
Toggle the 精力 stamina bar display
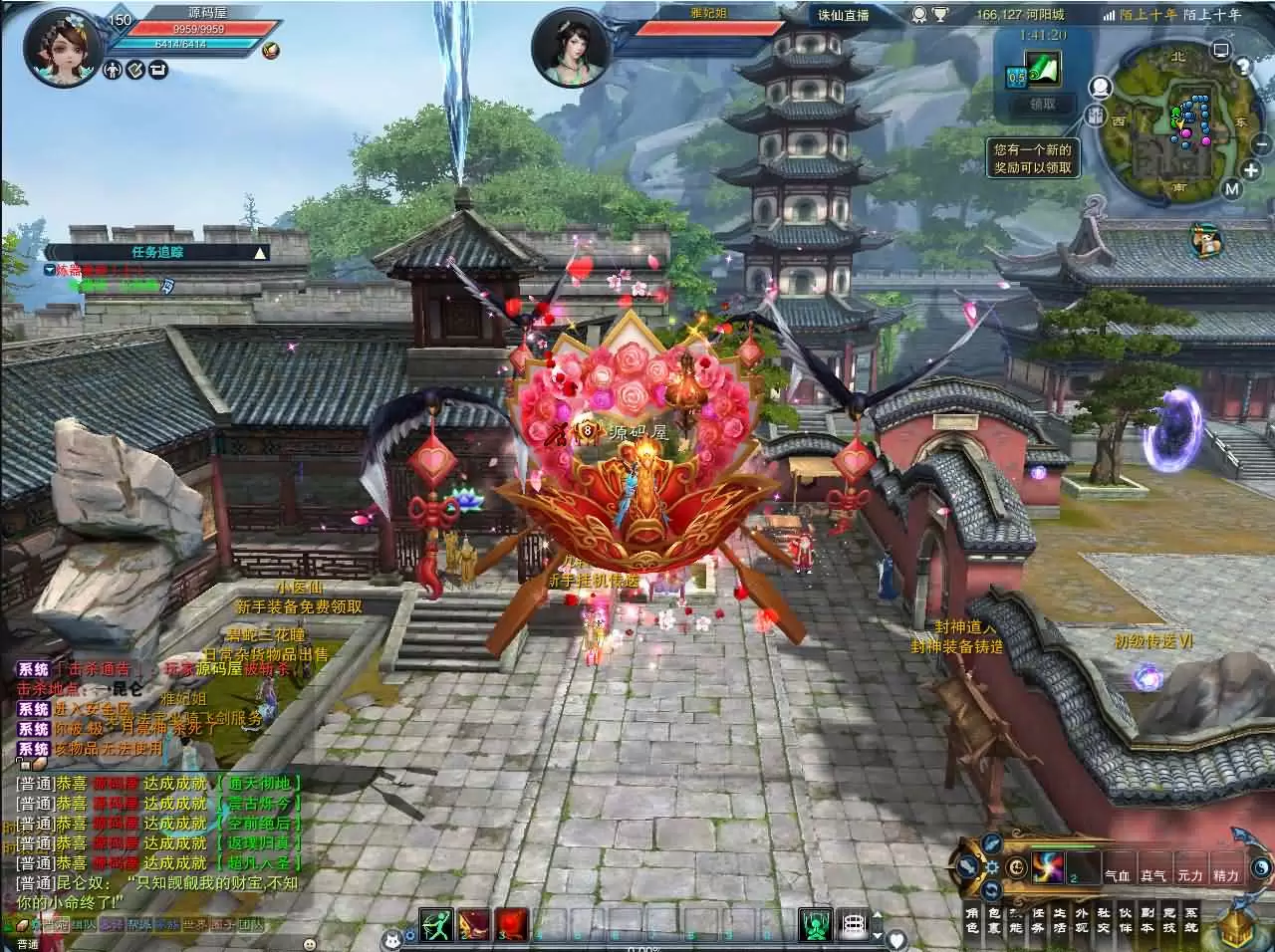1226,875
